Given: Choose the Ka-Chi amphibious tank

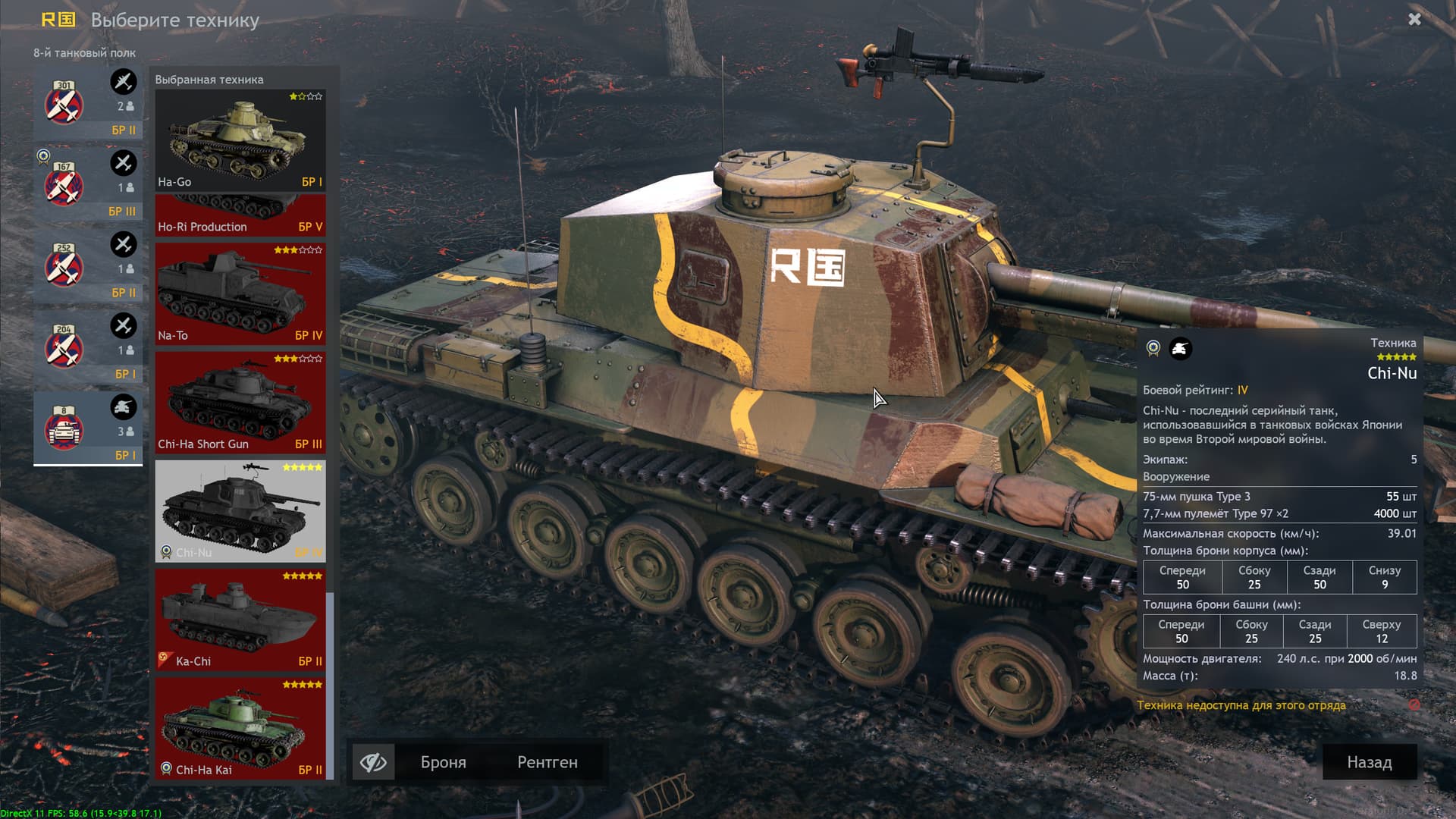Looking at the screenshot, I should coord(240,620).
